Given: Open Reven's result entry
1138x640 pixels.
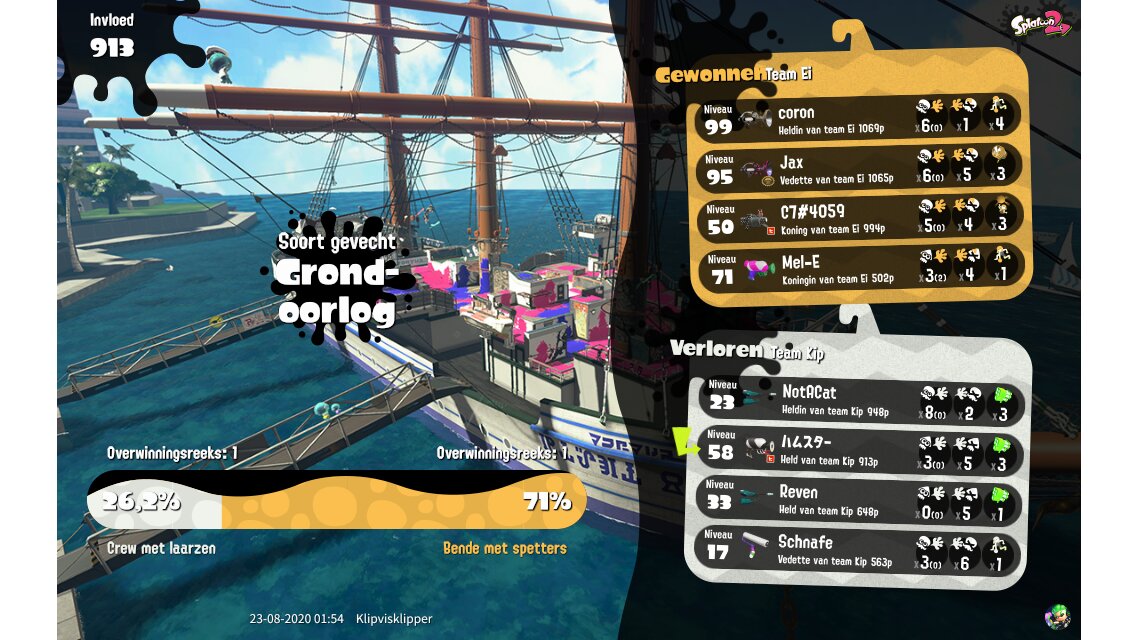Looking at the screenshot, I should point(860,498).
